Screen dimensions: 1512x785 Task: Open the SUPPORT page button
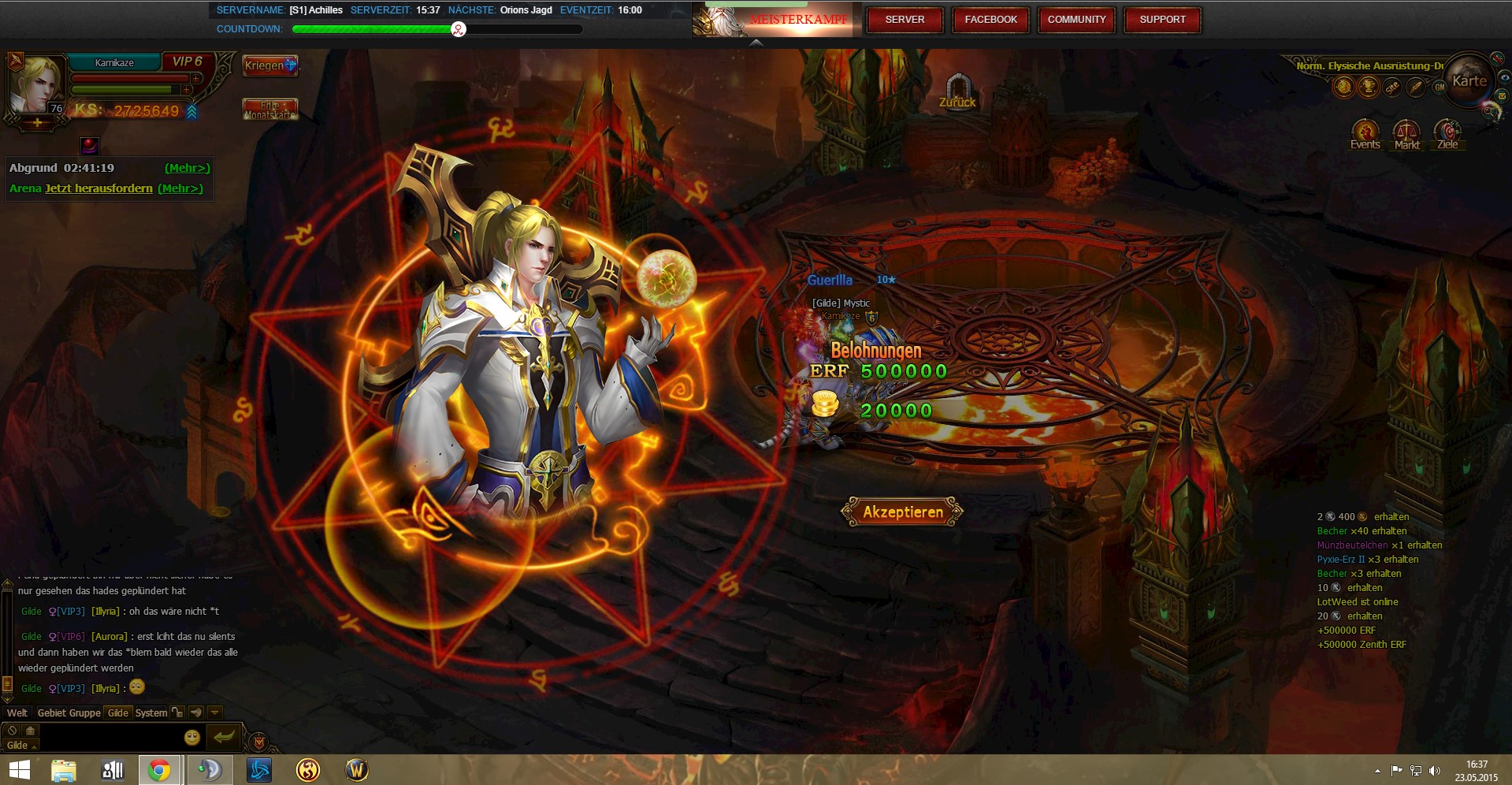(x=1162, y=20)
